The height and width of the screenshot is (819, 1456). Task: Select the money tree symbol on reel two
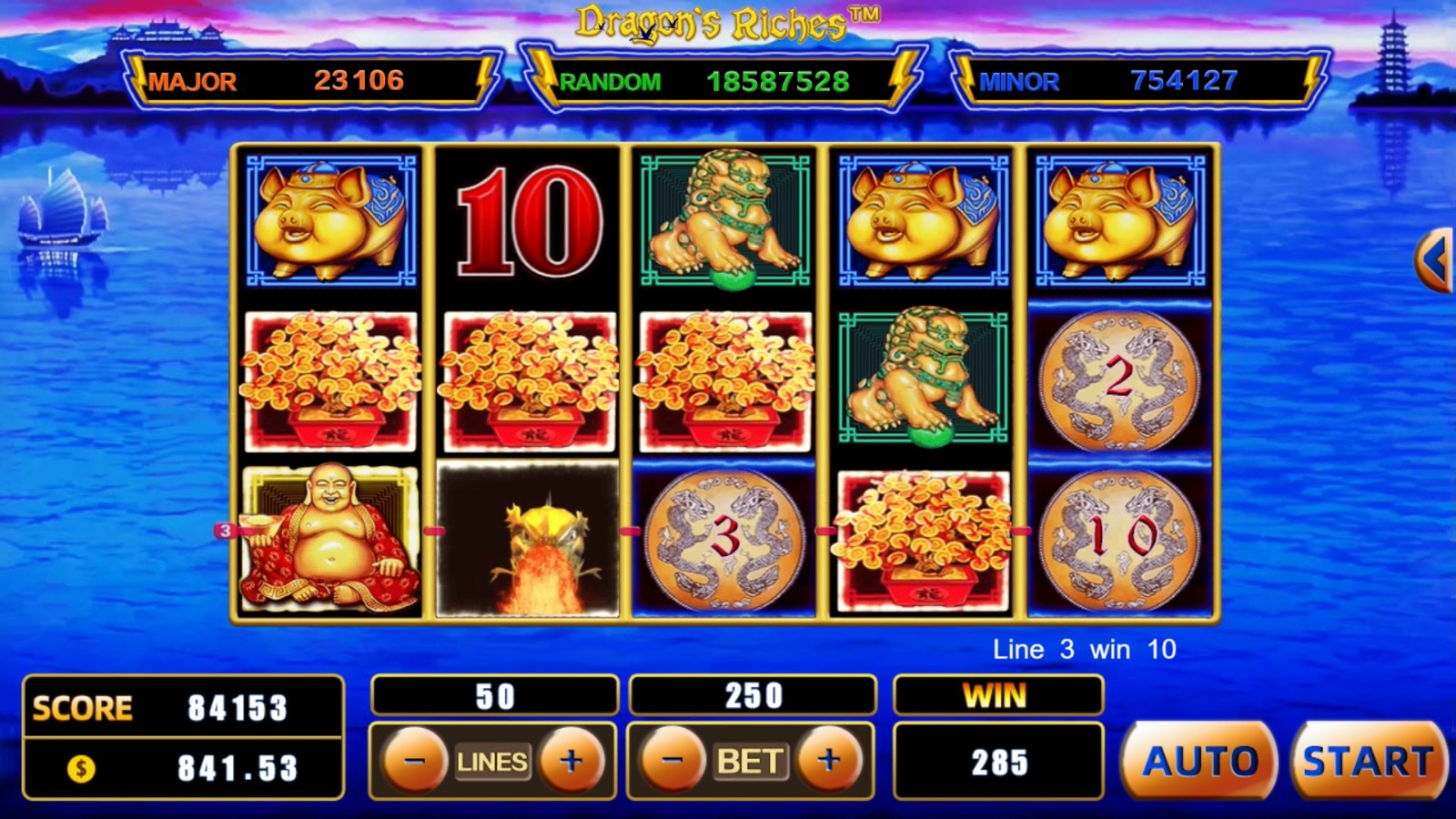pos(528,378)
